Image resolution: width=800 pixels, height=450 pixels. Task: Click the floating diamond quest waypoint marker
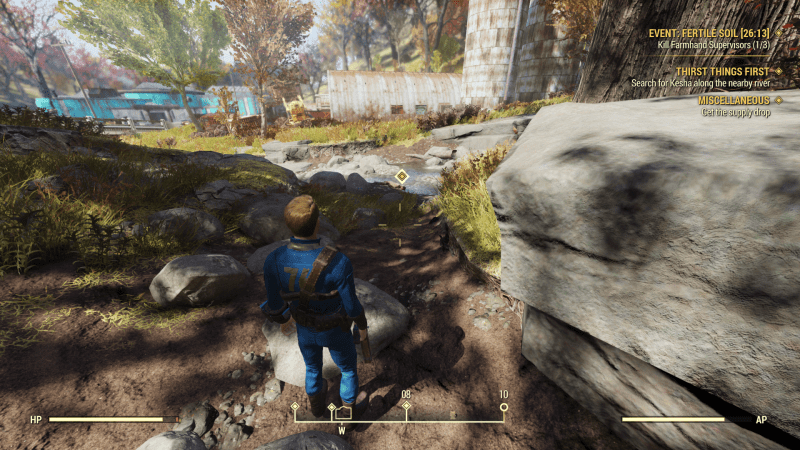(401, 176)
